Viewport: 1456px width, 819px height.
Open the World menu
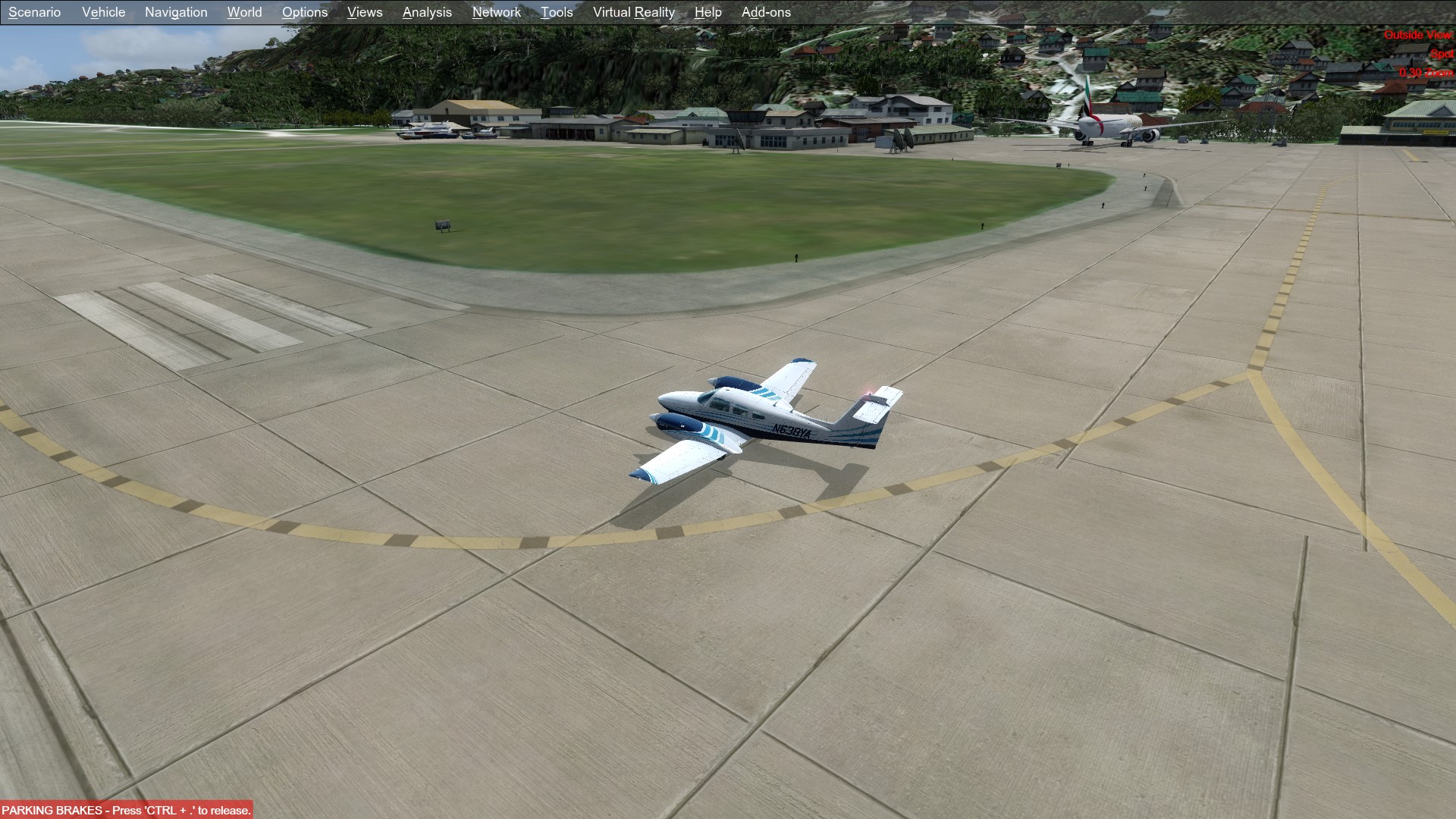click(x=244, y=12)
